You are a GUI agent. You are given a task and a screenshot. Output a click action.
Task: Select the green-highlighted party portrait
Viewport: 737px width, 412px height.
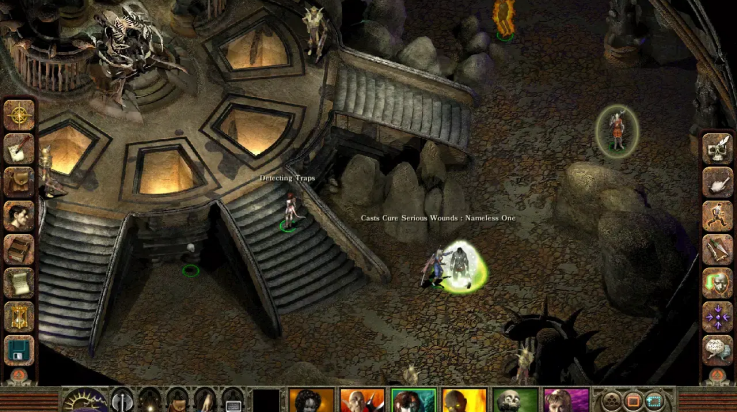click(x=412, y=400)
